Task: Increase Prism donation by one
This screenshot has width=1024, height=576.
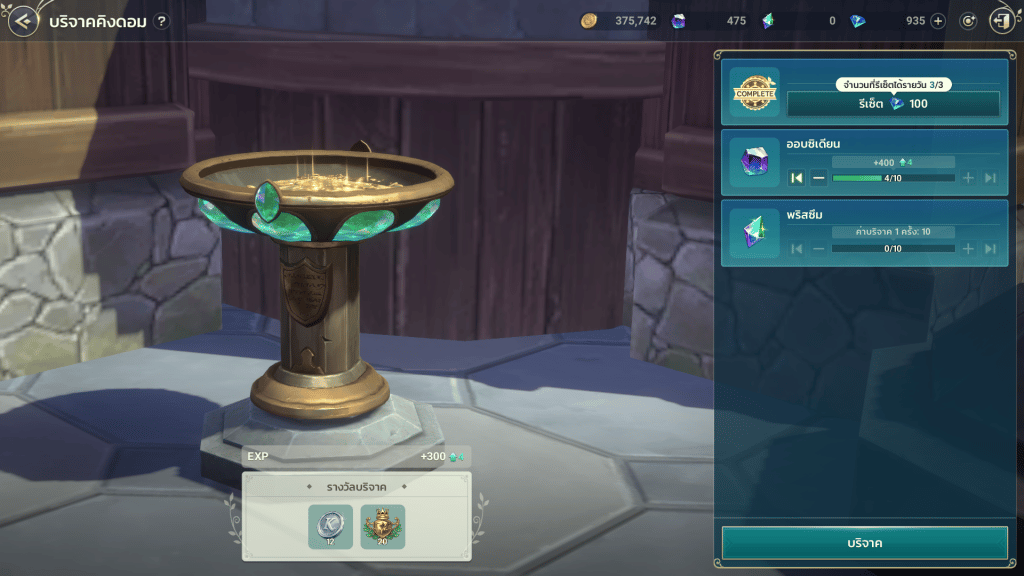Action: click(968, 248)
